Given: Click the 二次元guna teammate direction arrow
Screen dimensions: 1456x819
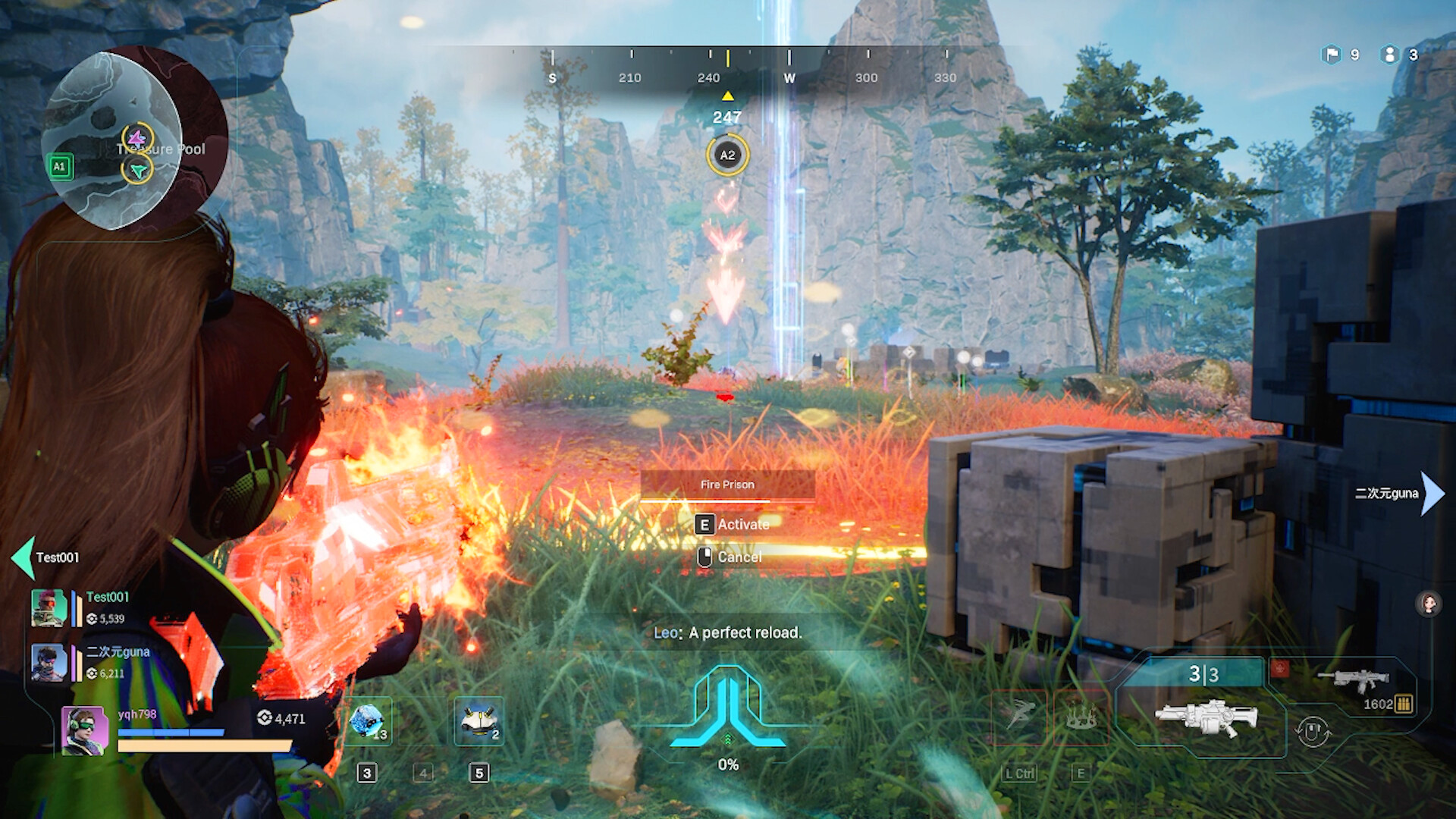Looking at the screenshot, I should click(x=1432, y=494).
